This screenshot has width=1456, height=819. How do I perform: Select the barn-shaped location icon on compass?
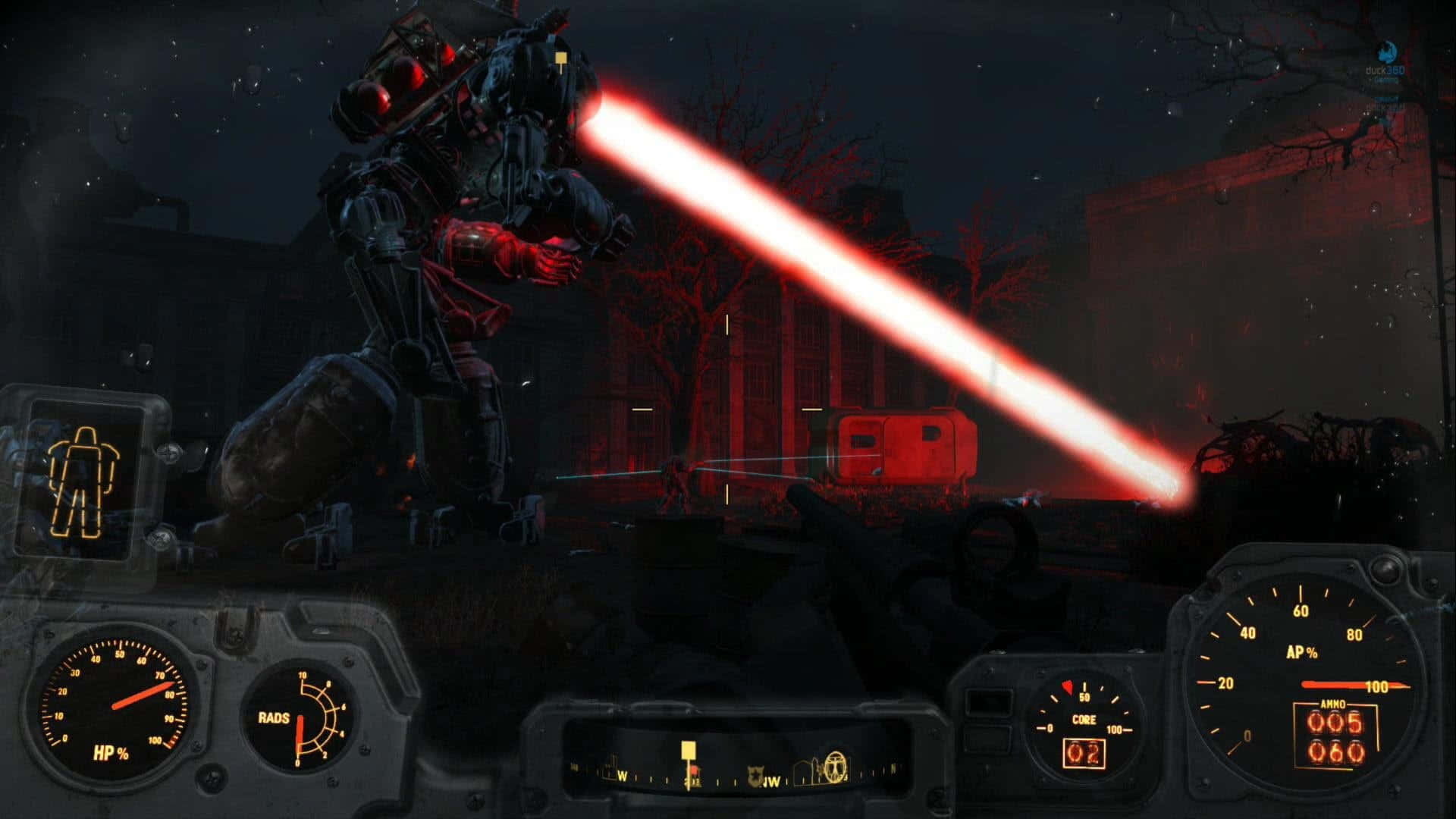click(x=803, y=773)
